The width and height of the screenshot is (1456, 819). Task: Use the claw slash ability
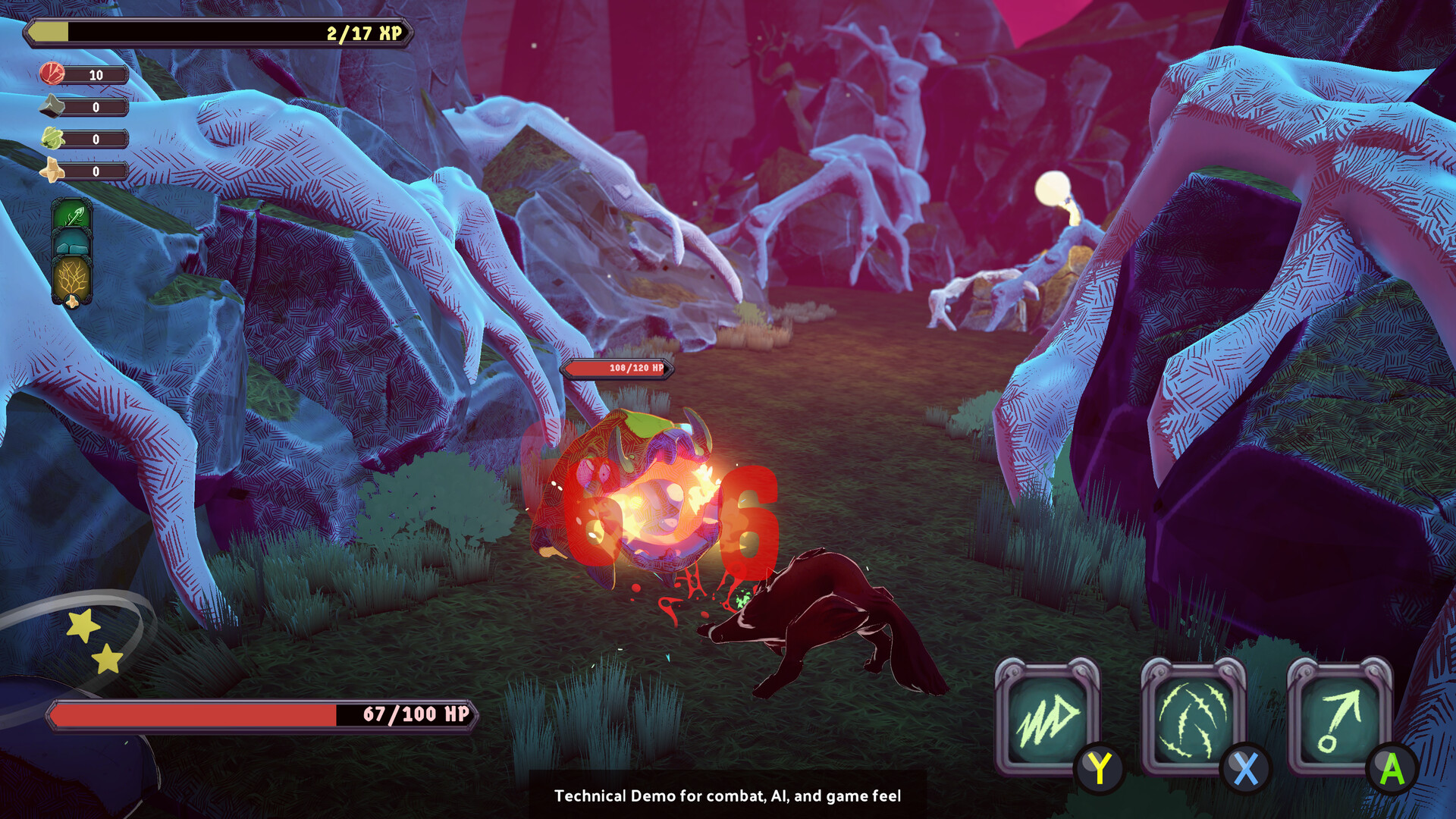click(1193, 717)
